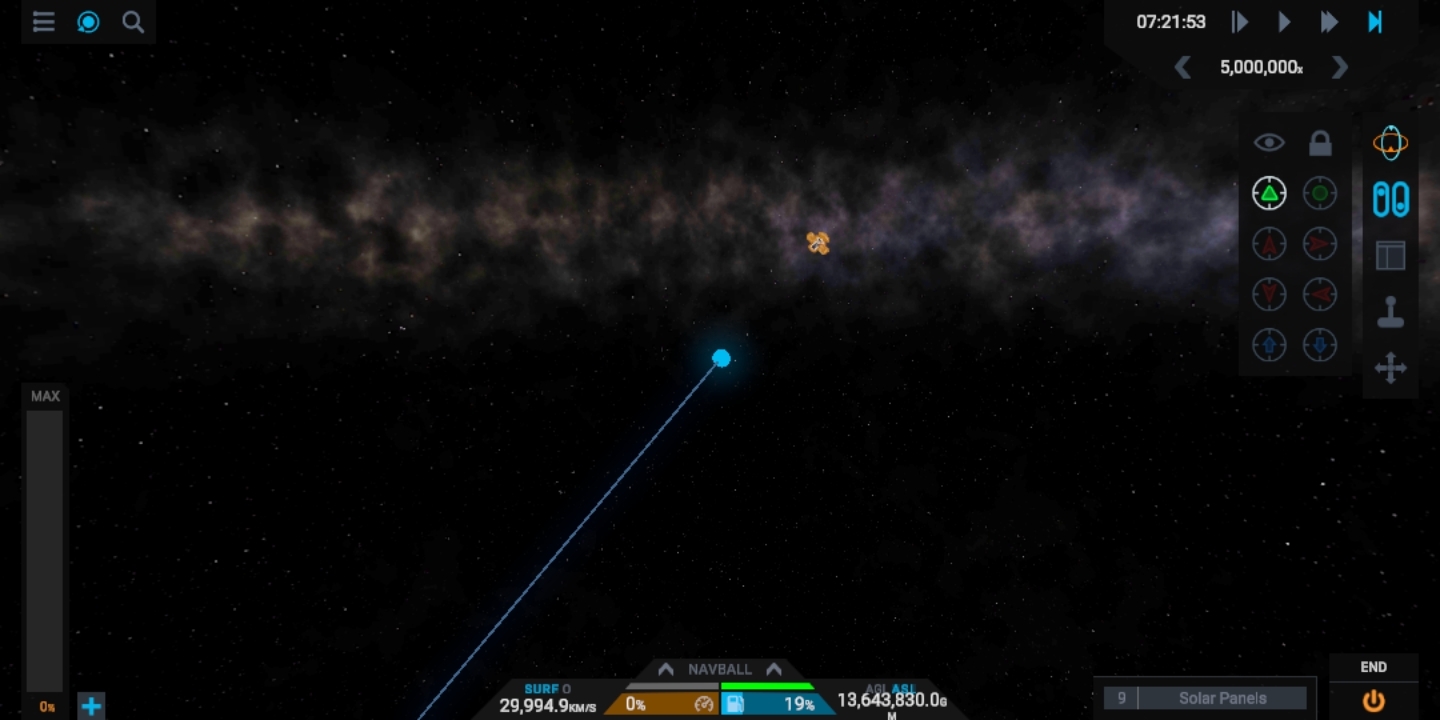1440x720 pixels.
Task: Set time to normal play speed
Action: pyautogui.click(x=1285, y=22)
